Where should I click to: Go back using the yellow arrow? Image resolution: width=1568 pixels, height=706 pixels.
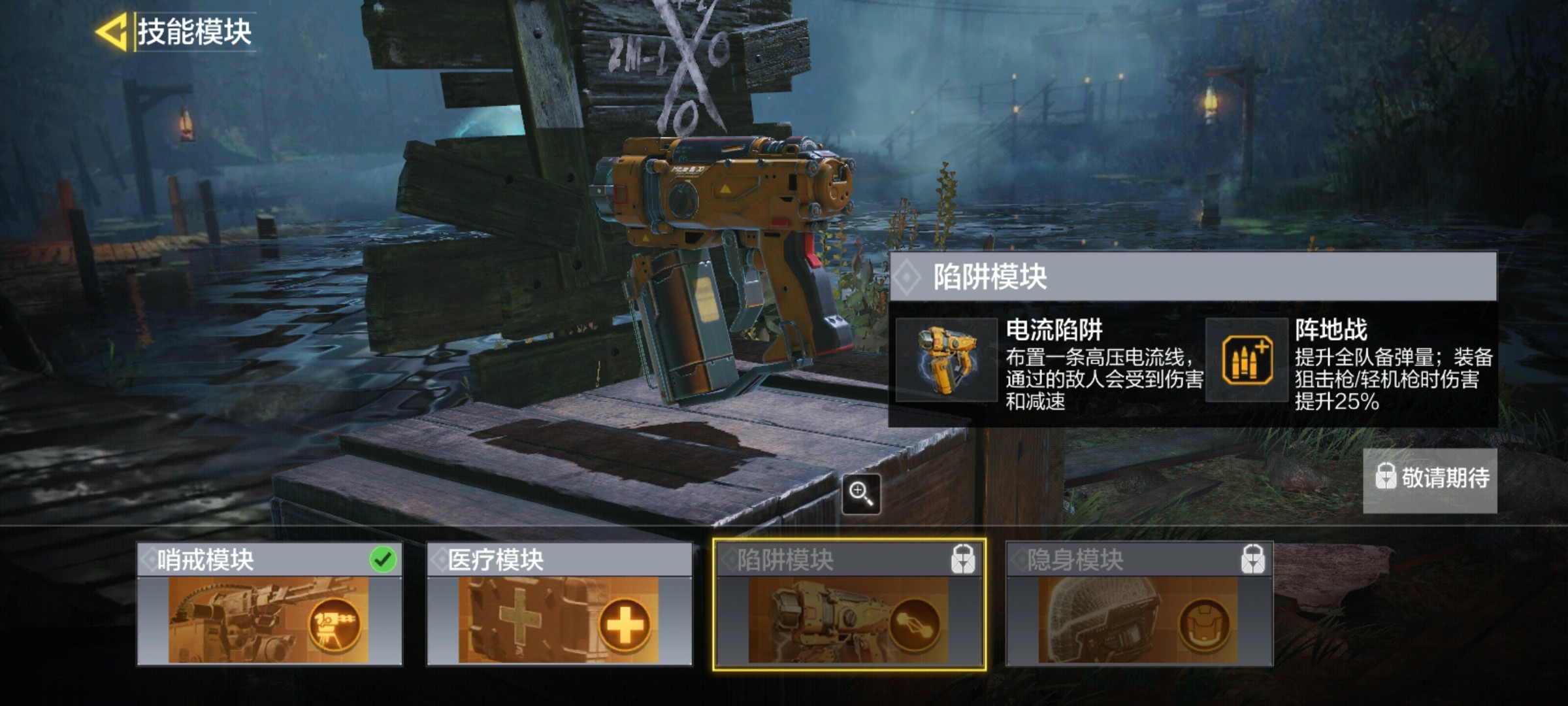pos(111,31)
